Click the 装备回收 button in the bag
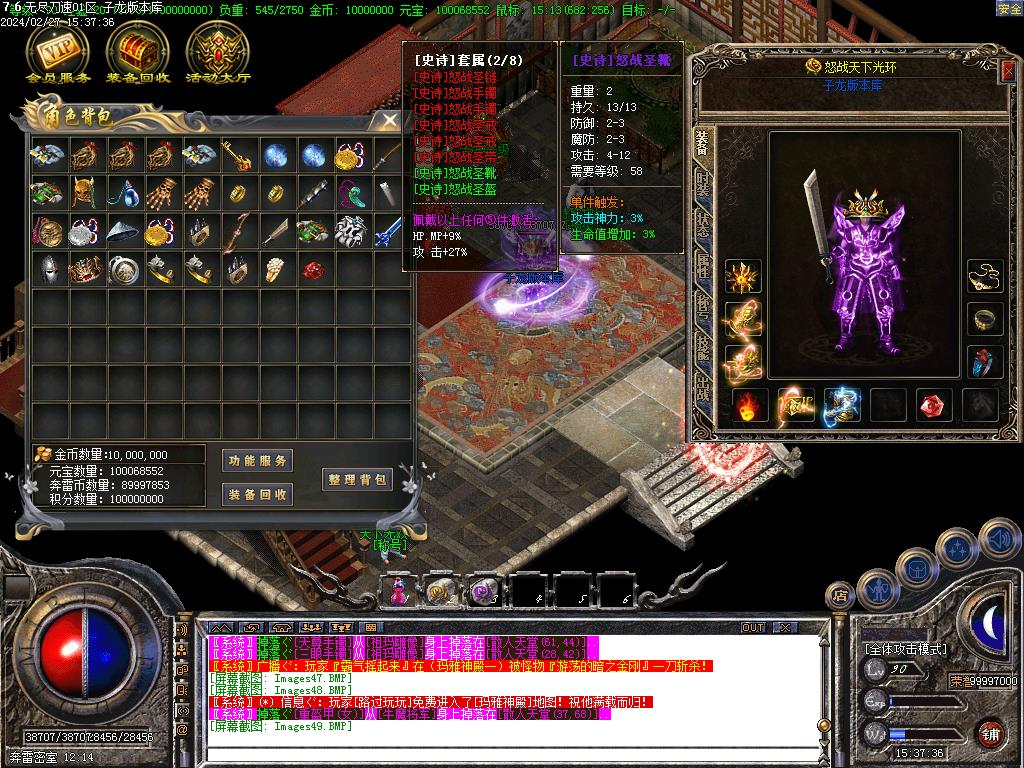The width and height of the screenshot is (1024, 768). [x=257, y=494]
